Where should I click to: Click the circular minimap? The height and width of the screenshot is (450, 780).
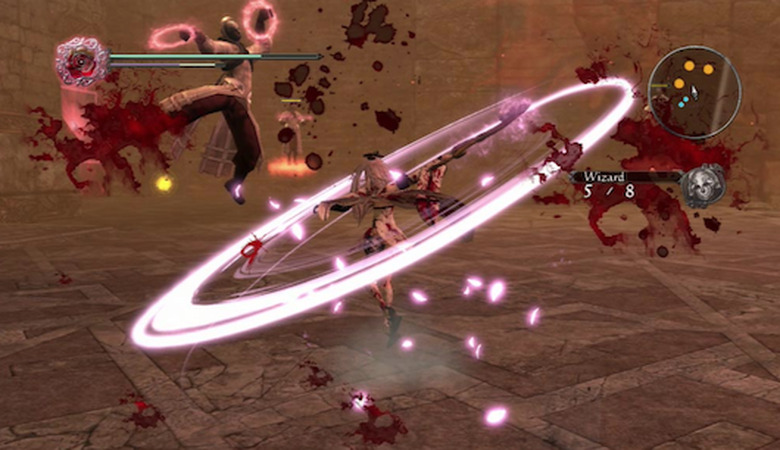(694, 92)
